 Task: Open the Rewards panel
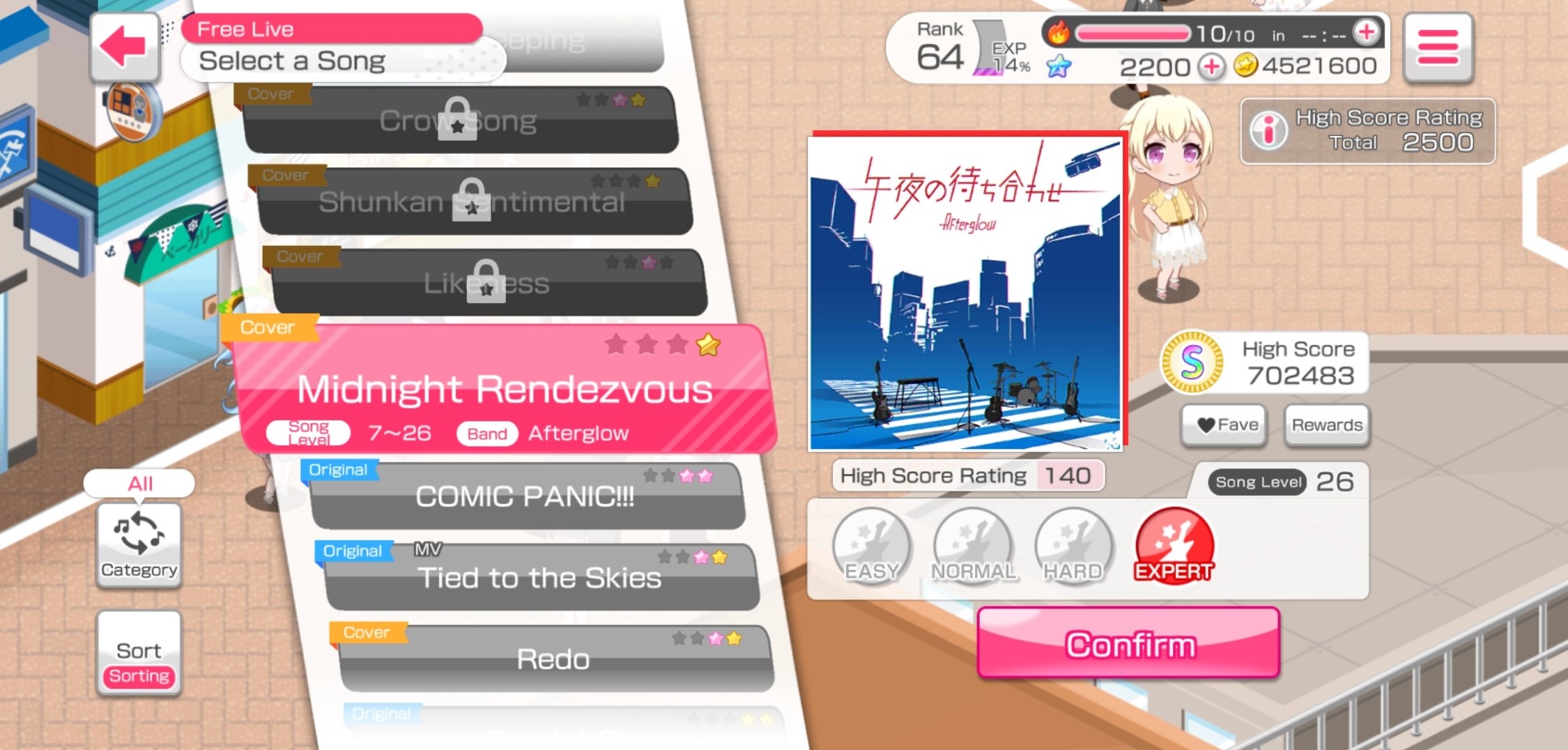tap(1326, 424)
